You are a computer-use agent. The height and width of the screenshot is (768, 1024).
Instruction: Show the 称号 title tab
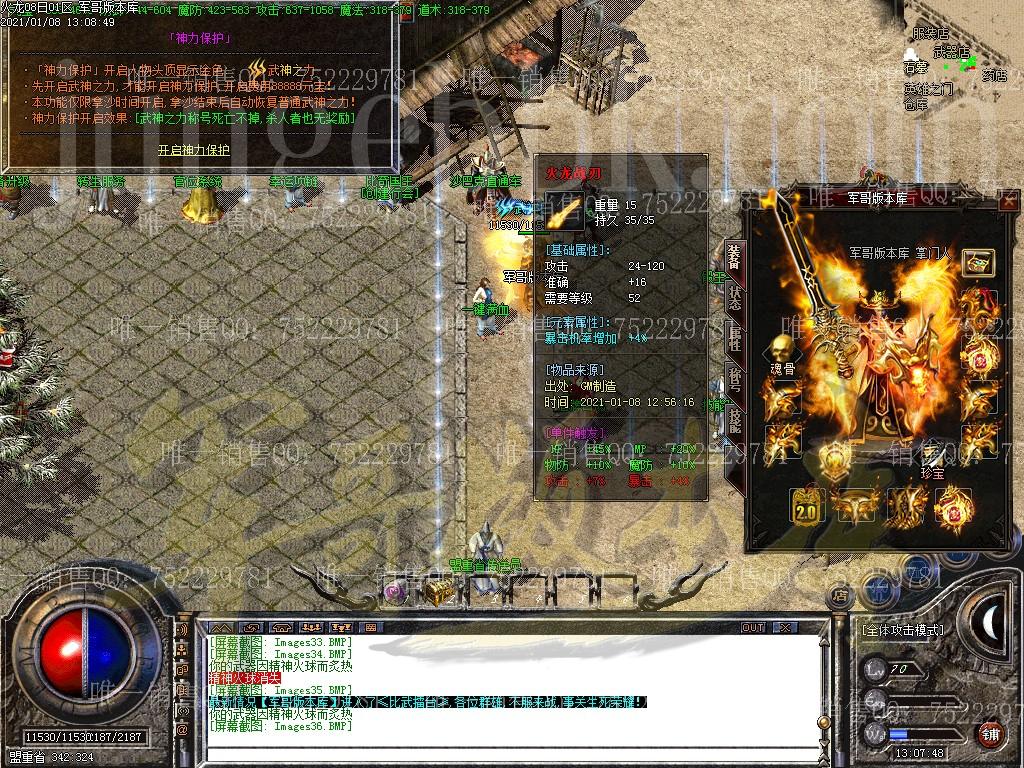click(734, 380)
